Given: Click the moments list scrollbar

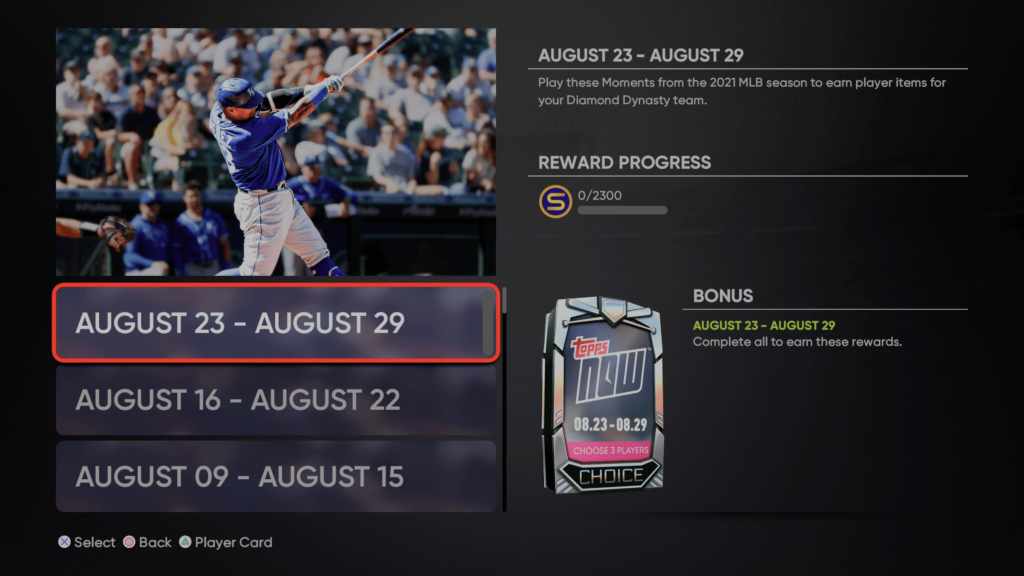Looking at the screenshot, I should (504, 400).
